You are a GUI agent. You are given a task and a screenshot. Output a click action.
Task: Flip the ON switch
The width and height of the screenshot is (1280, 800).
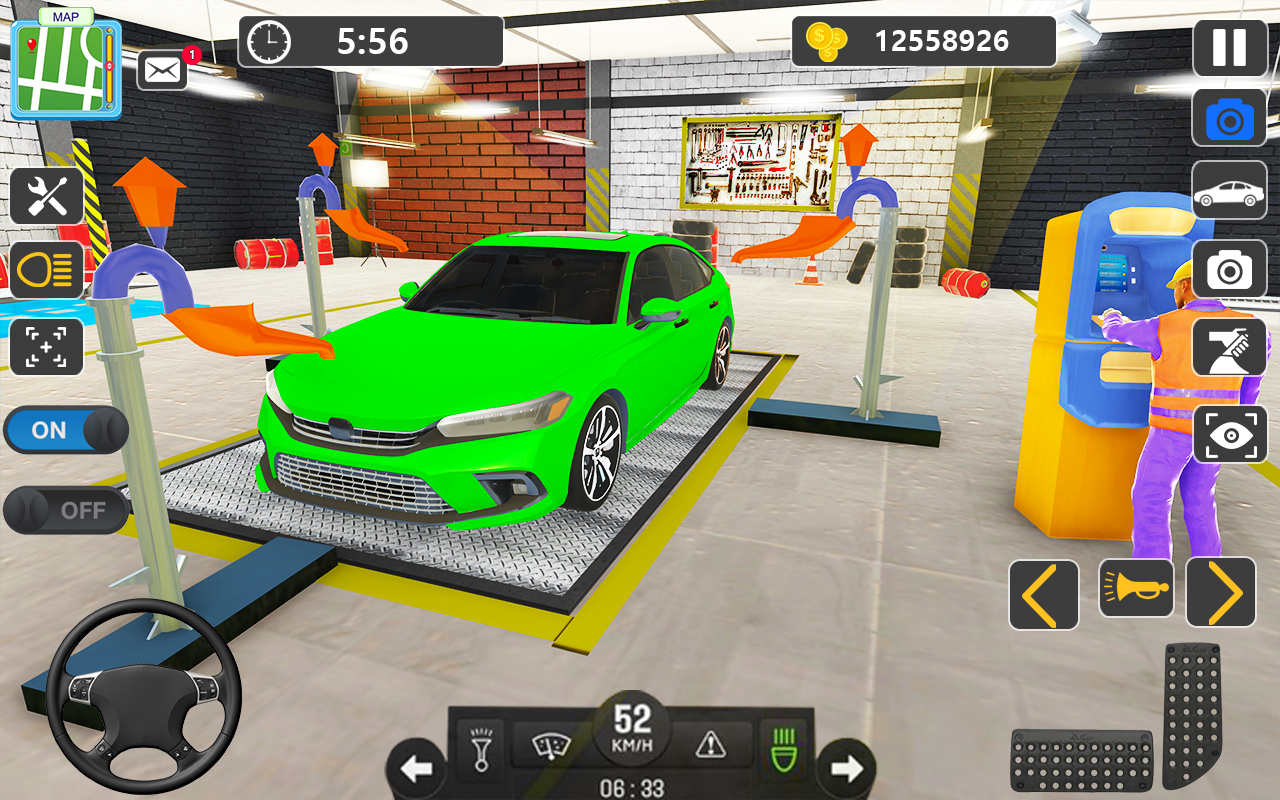point(65,430)
